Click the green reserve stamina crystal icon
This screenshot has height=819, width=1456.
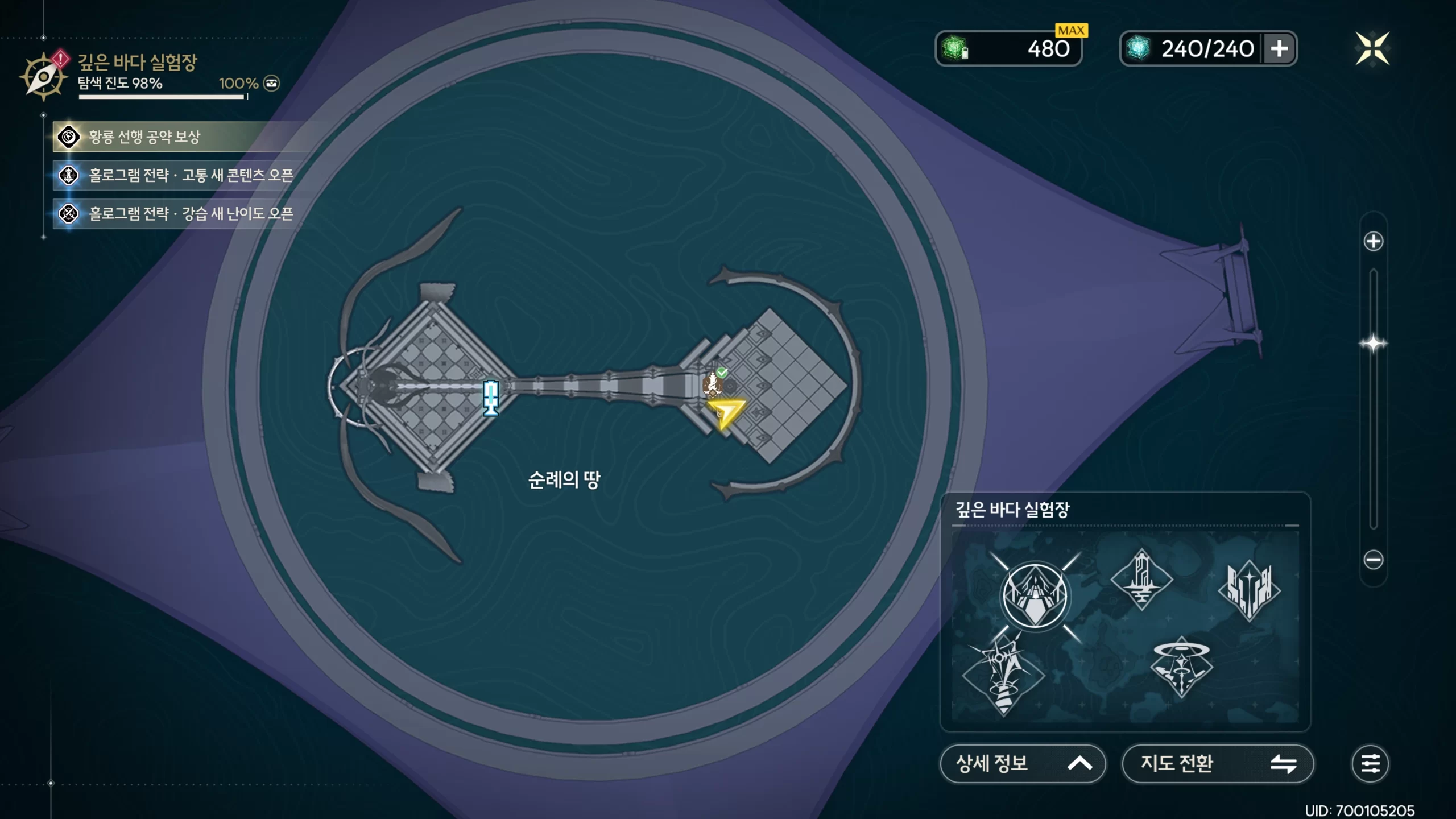click(955, 48)
